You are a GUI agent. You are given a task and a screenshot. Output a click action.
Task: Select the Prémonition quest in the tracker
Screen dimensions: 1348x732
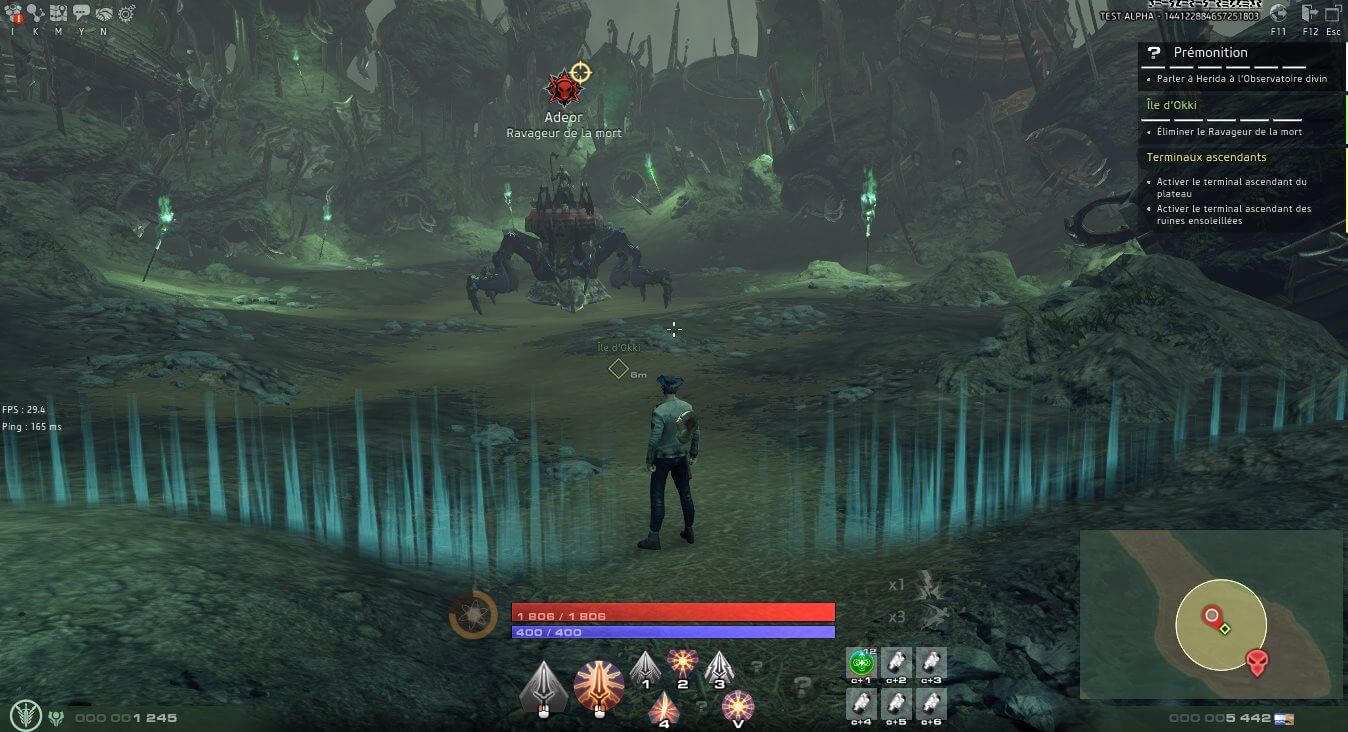click(1210, 52)
